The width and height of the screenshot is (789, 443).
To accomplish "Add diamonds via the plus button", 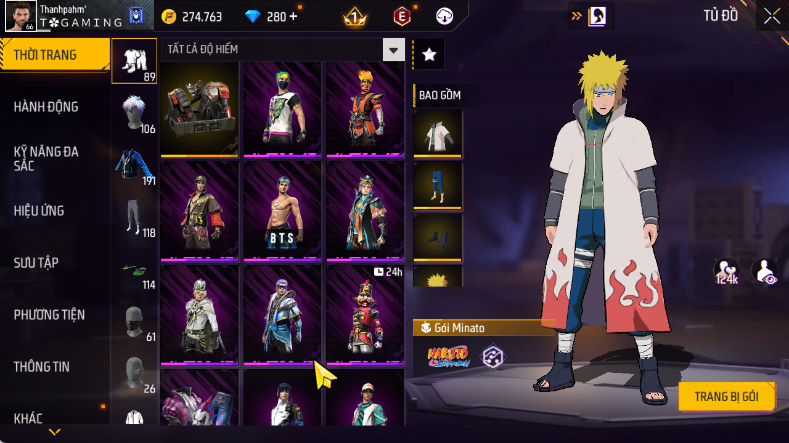I will (x=292, y=17).
